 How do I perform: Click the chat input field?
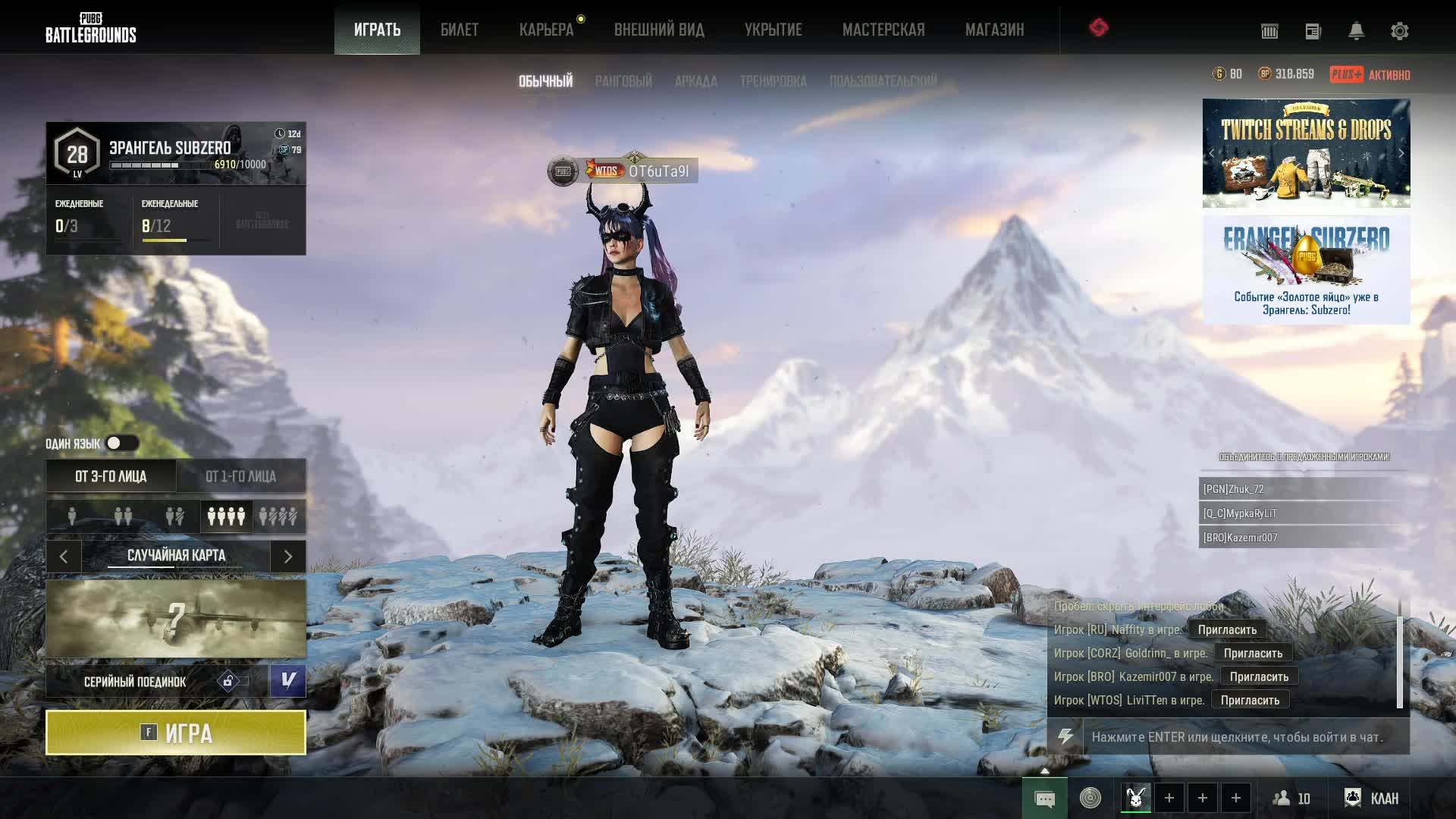point(1244,737)
